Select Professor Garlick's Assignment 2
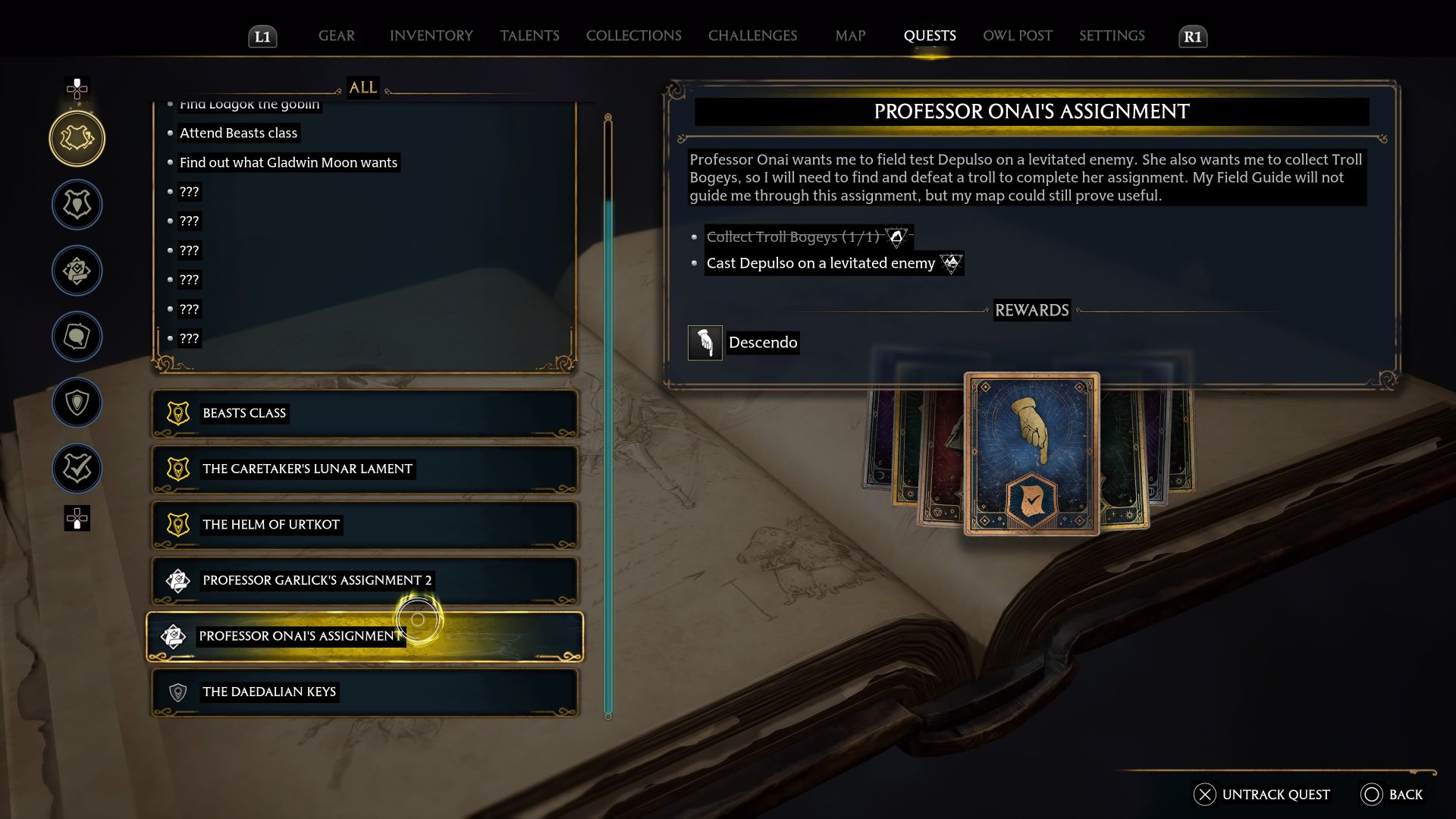Screen dimensions: 1456x819 [x=316, y=580]
